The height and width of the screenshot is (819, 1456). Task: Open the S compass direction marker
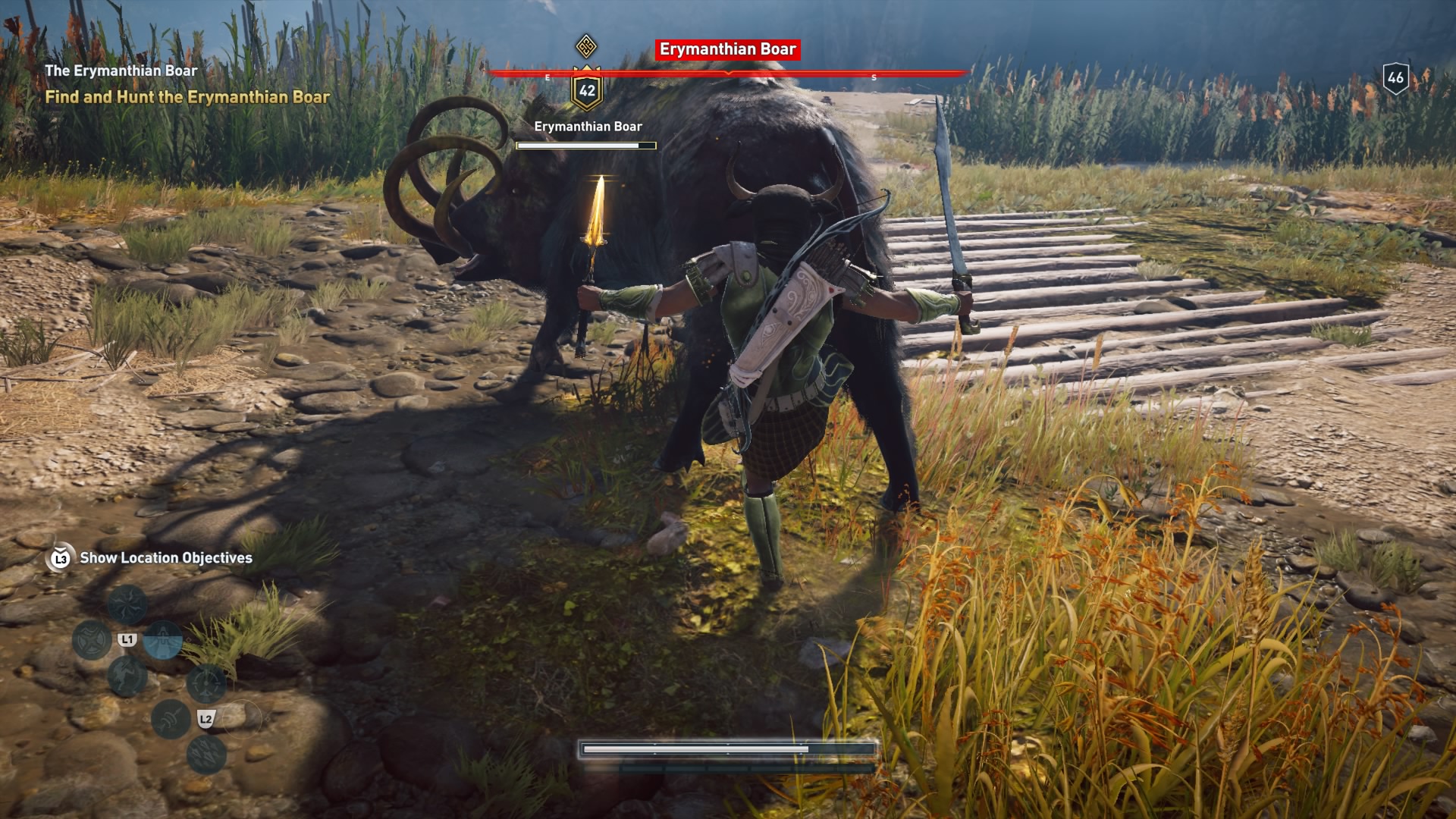click(x=874, y=76)
